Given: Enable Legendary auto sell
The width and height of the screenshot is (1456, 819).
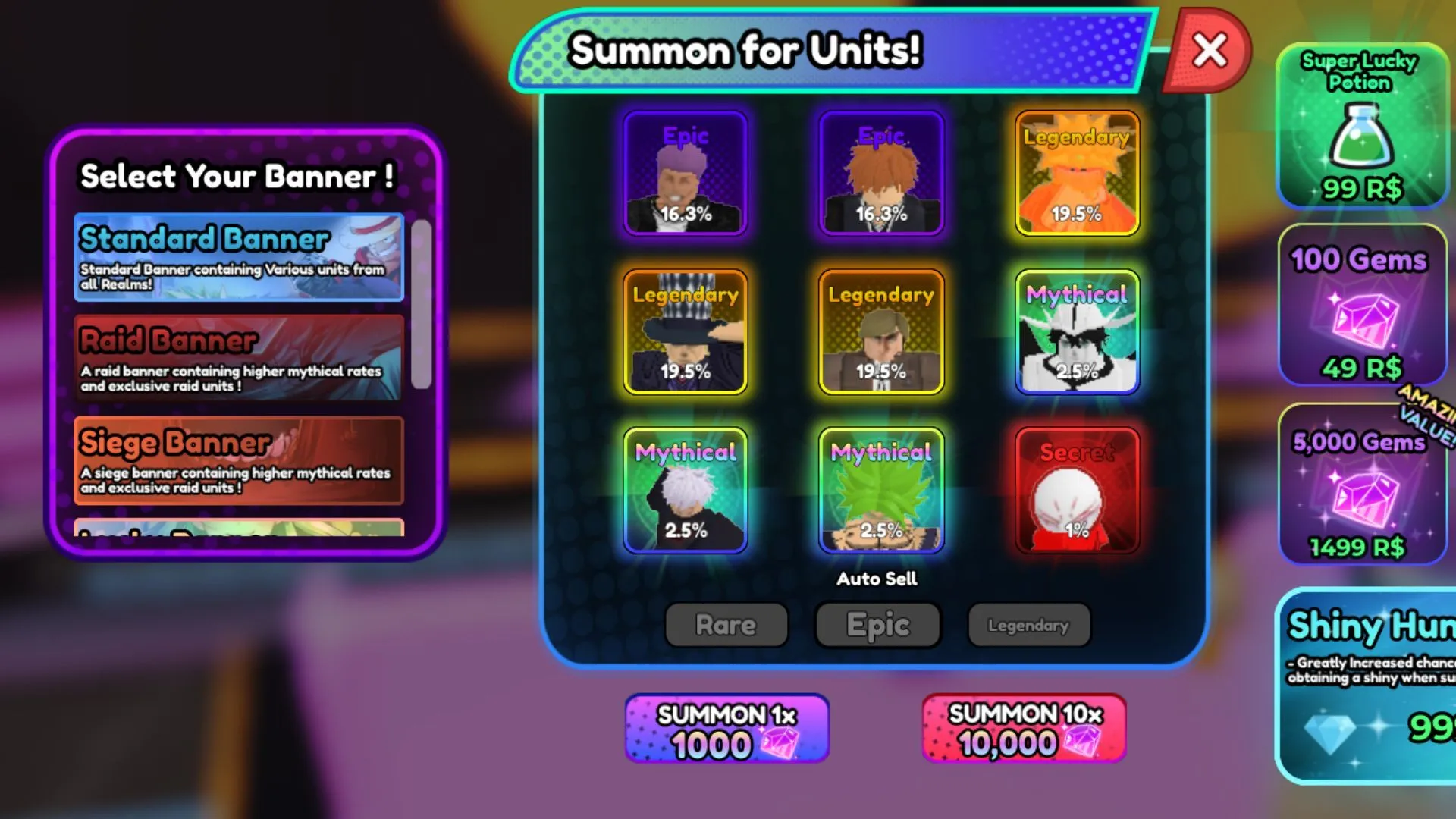Looking at the screenshot, I should tap(1028, 625).
